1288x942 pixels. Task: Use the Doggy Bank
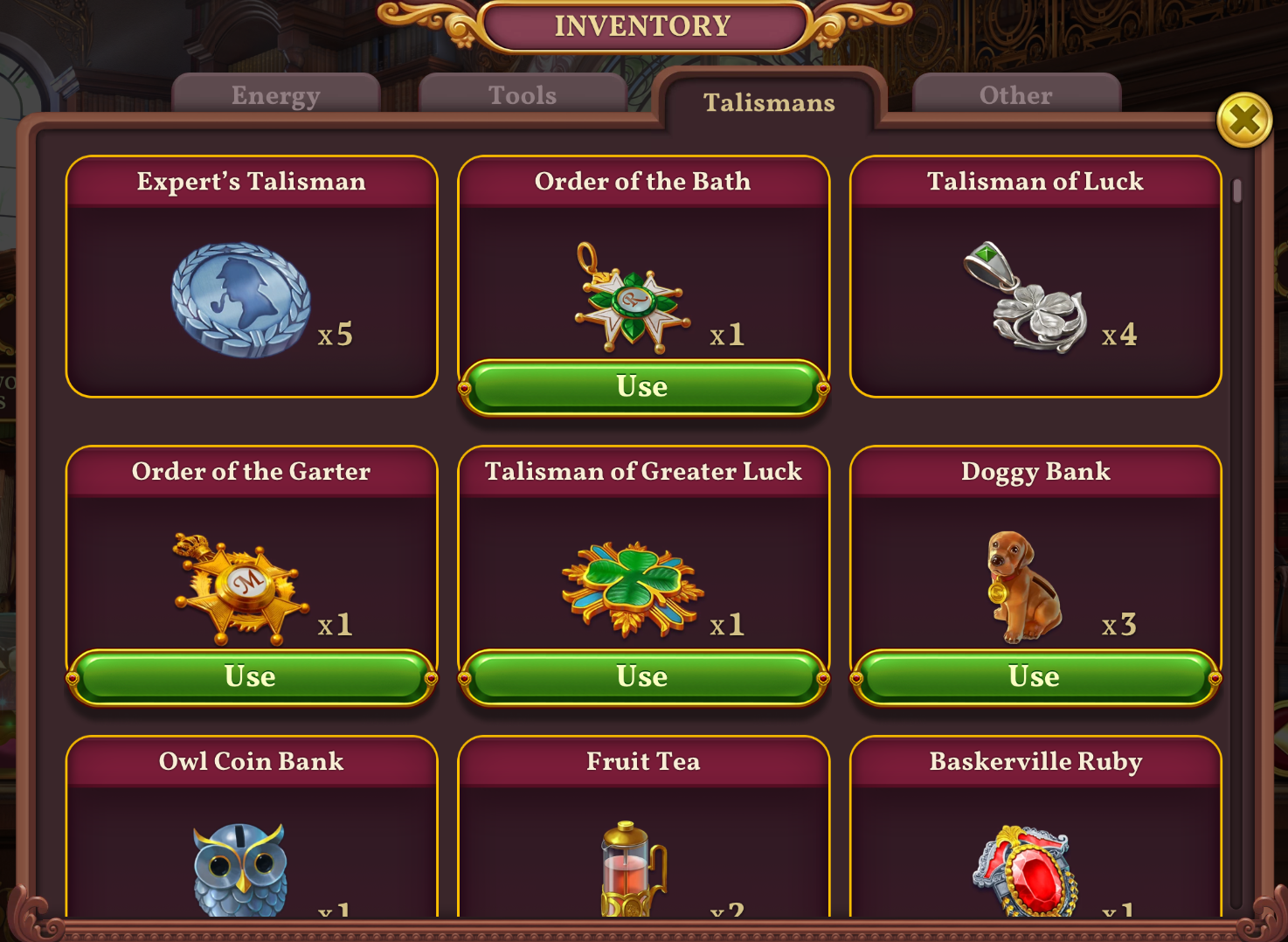[1035, 676]
